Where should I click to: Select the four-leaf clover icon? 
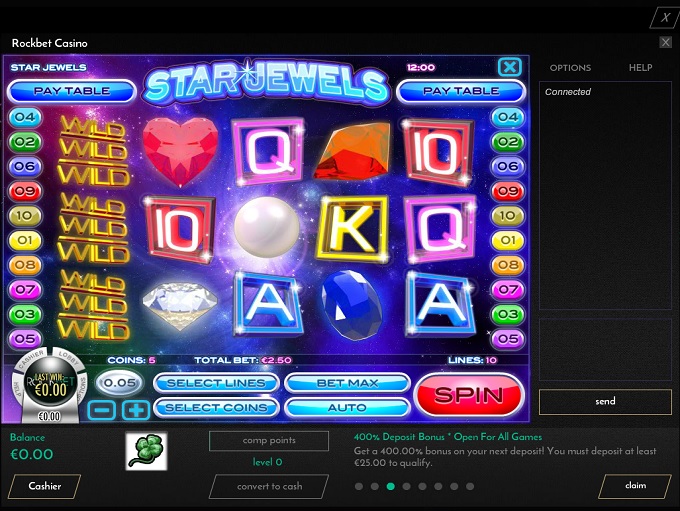coord(147,451)
